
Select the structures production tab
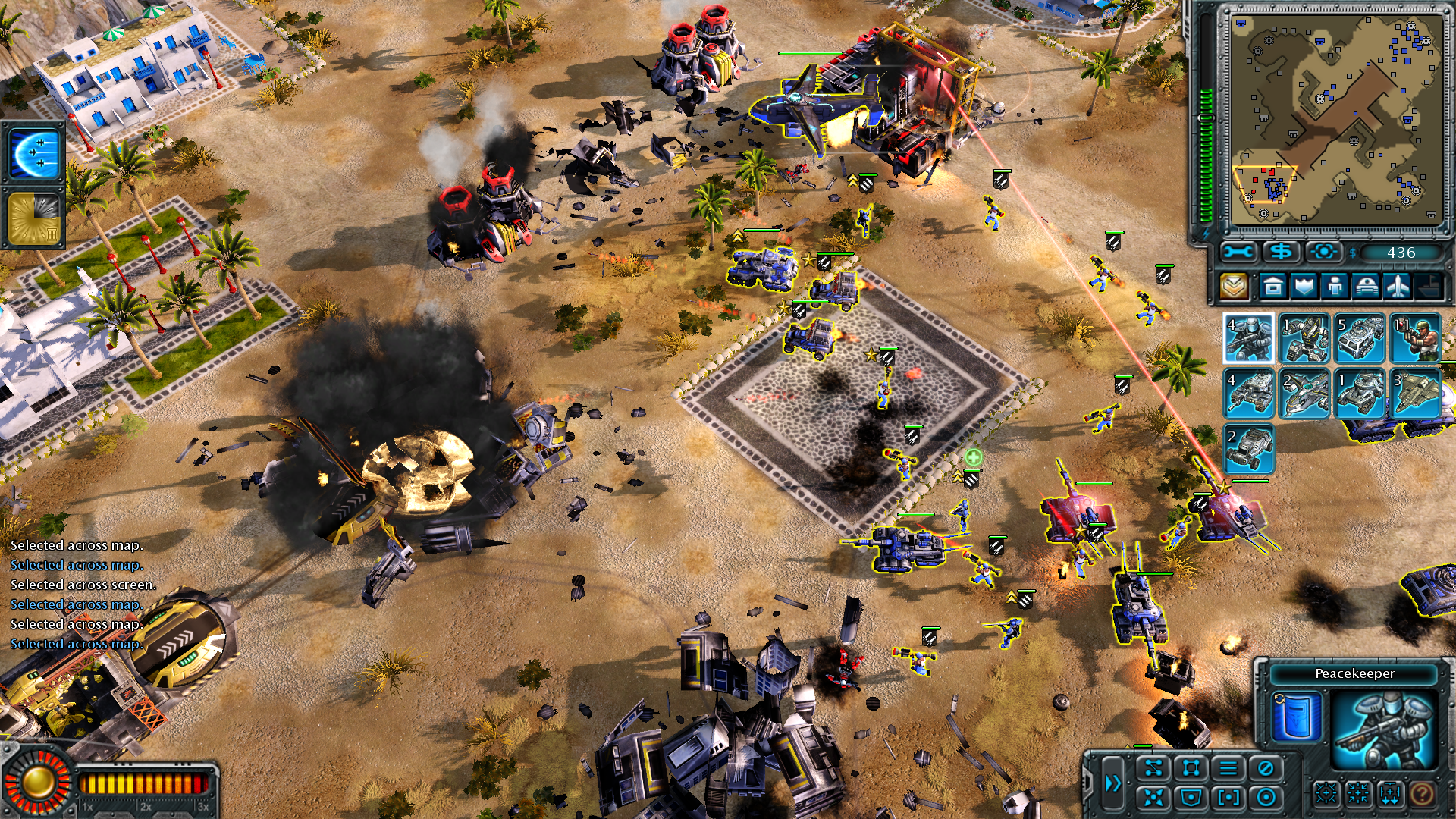click(x=1273, y=287)
